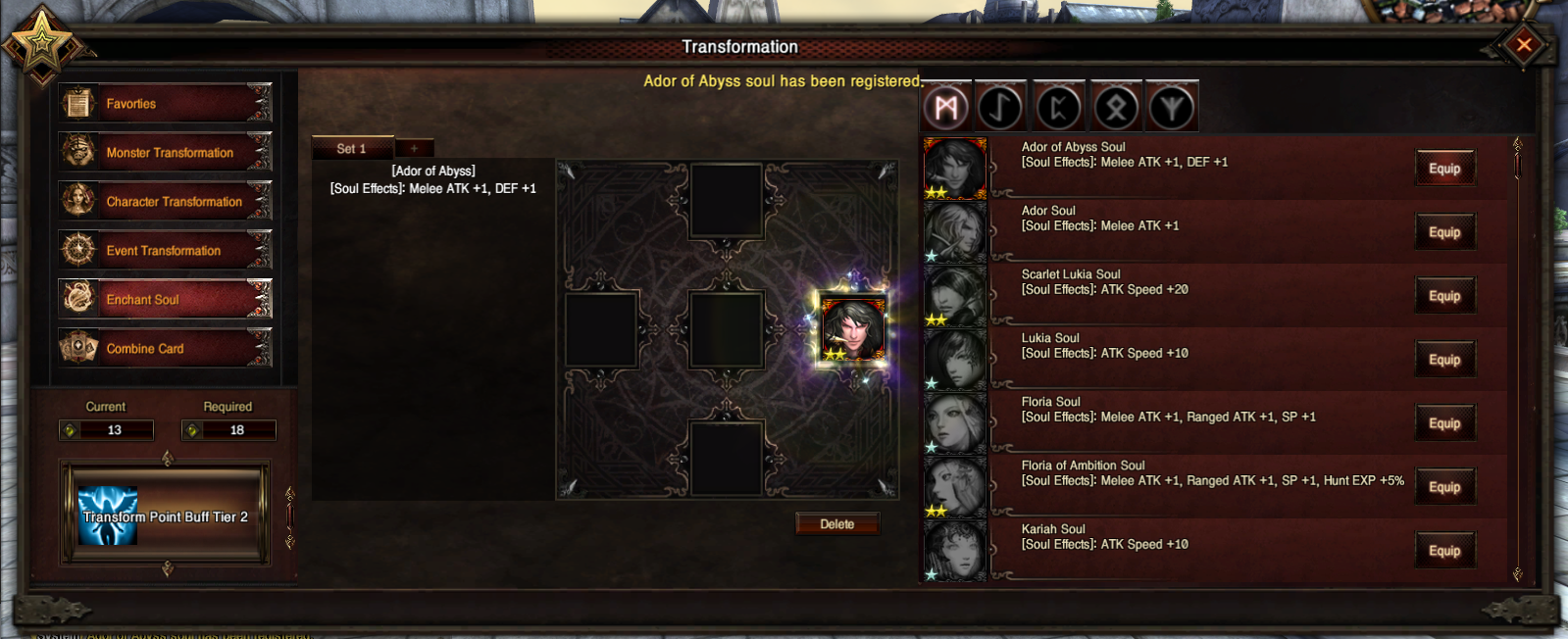This screenshot has height=639, width=1568.
Task: Equip the Kariah Soul
Action: pyautogui.click(x=1443, y=551)
